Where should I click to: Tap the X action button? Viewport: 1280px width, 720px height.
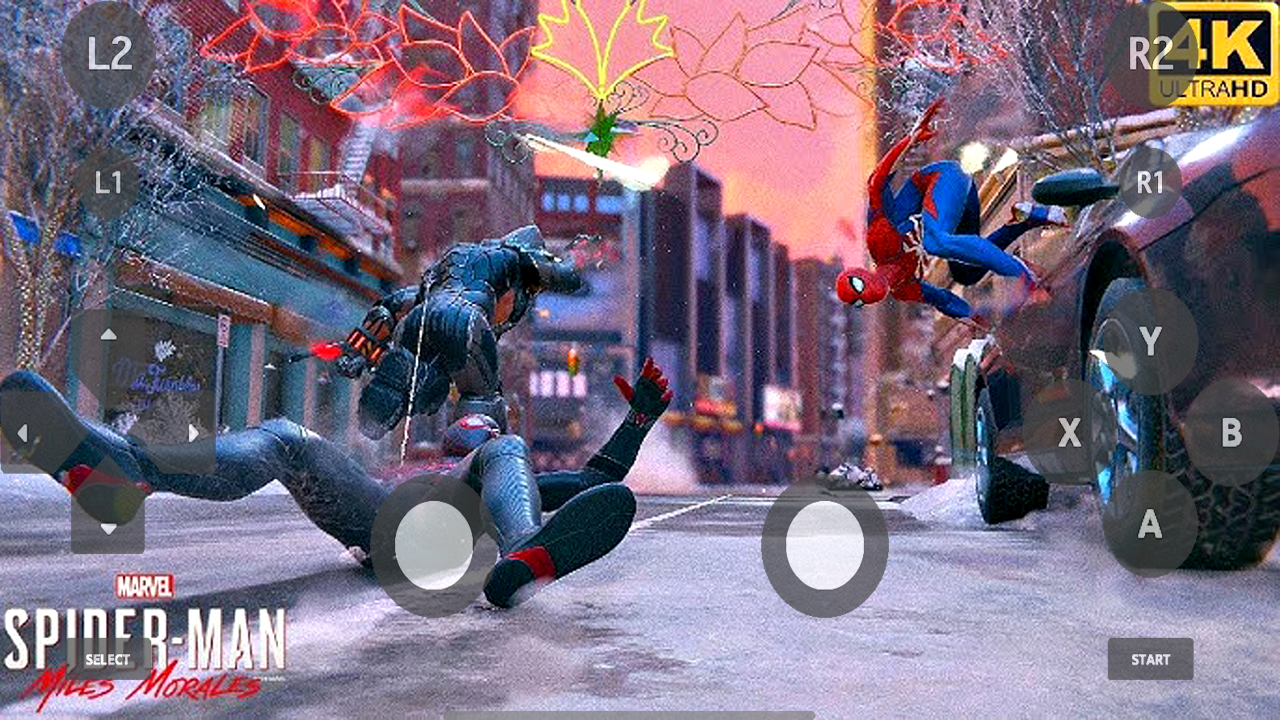(x=1068, y=434)
